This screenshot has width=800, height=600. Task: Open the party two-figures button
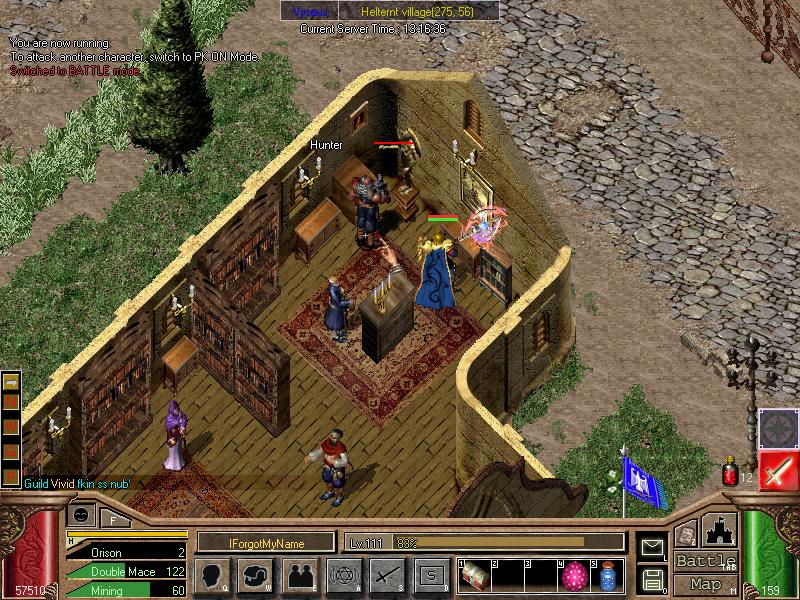[299, 575]
